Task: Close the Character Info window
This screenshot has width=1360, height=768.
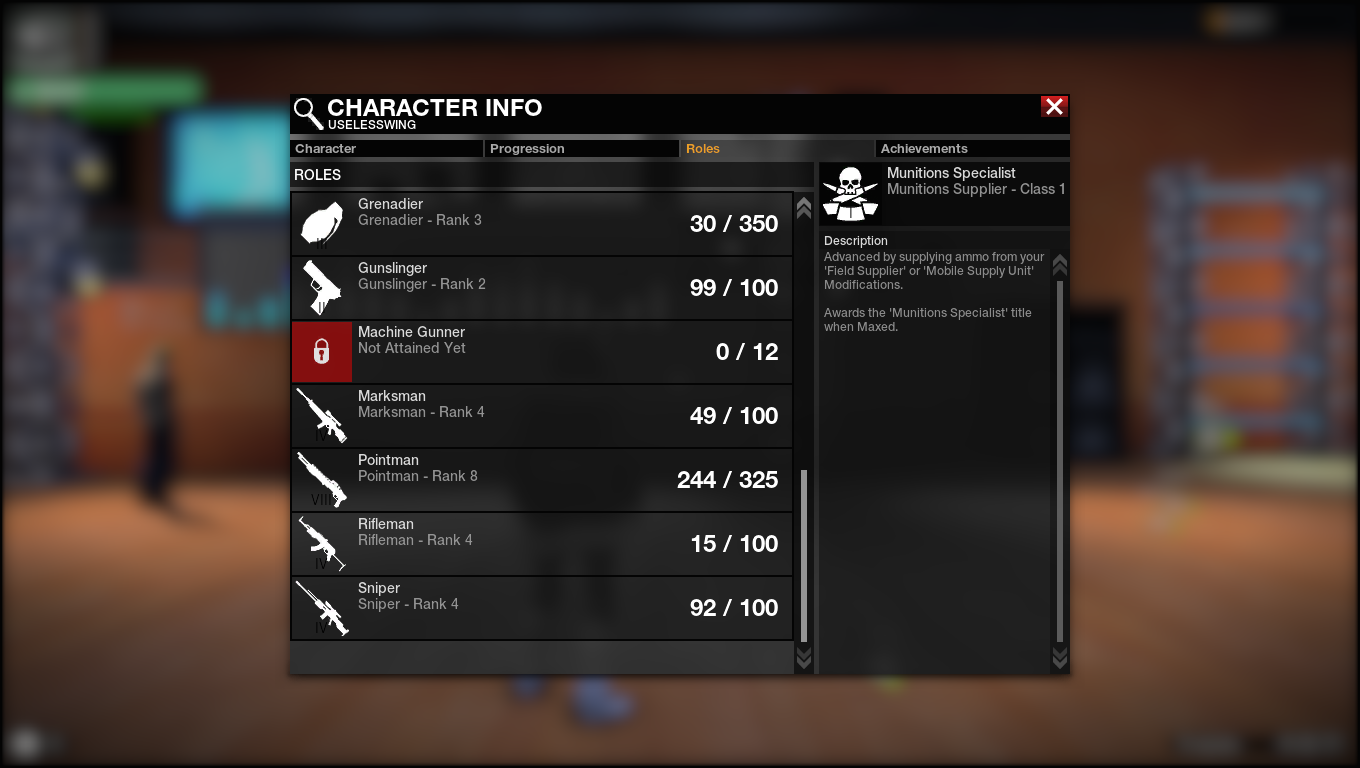Action: [1054, 107]
